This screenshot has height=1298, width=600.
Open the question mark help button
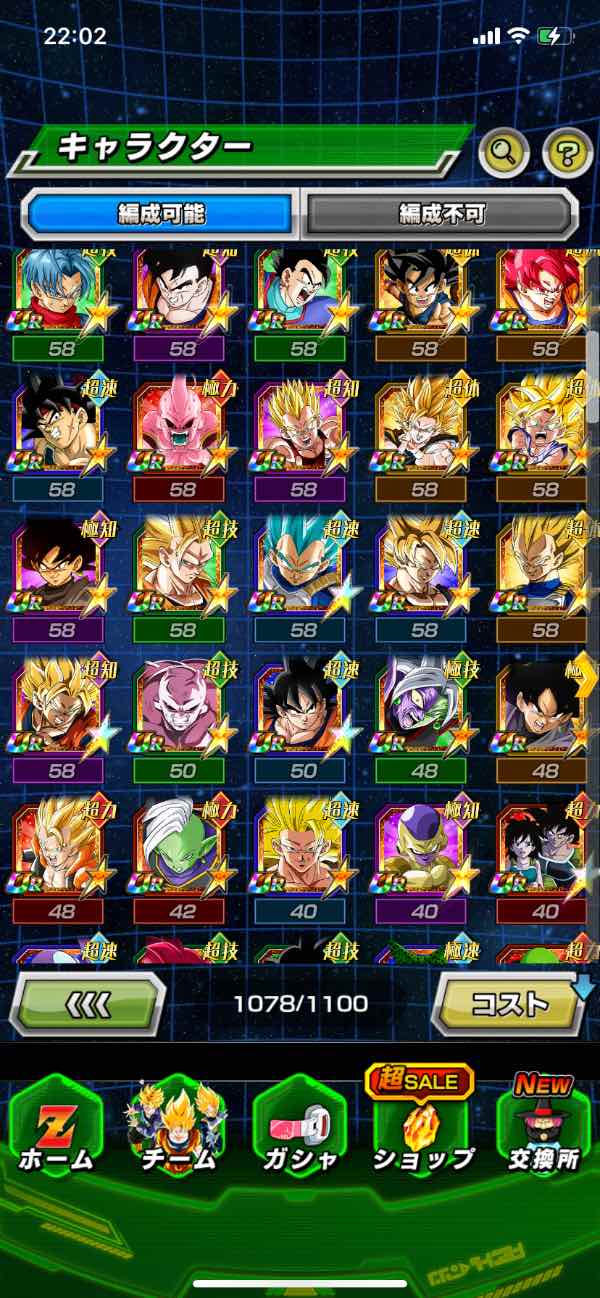(x=567, y=153)
